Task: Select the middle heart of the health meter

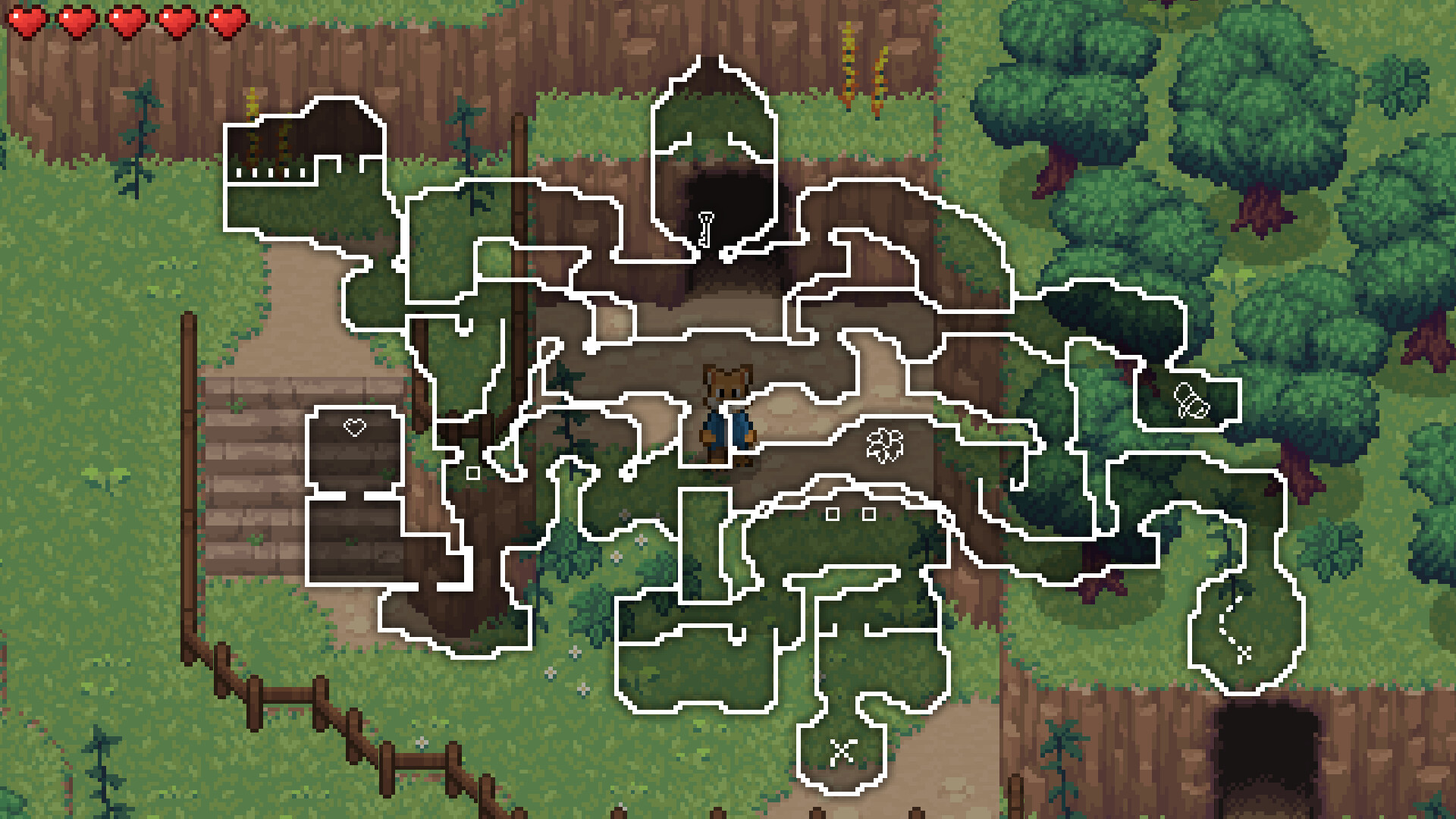Action: pyautogui.click(x=125, y=19)
